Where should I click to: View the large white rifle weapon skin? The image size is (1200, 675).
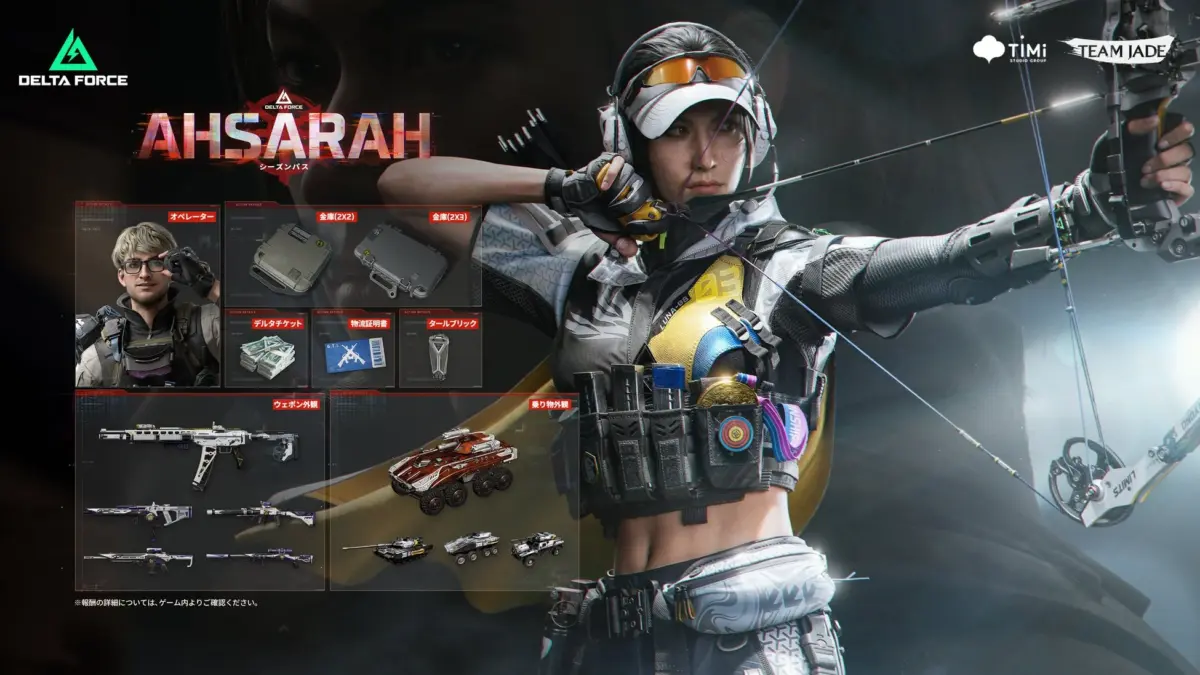(x=200, y=445)
